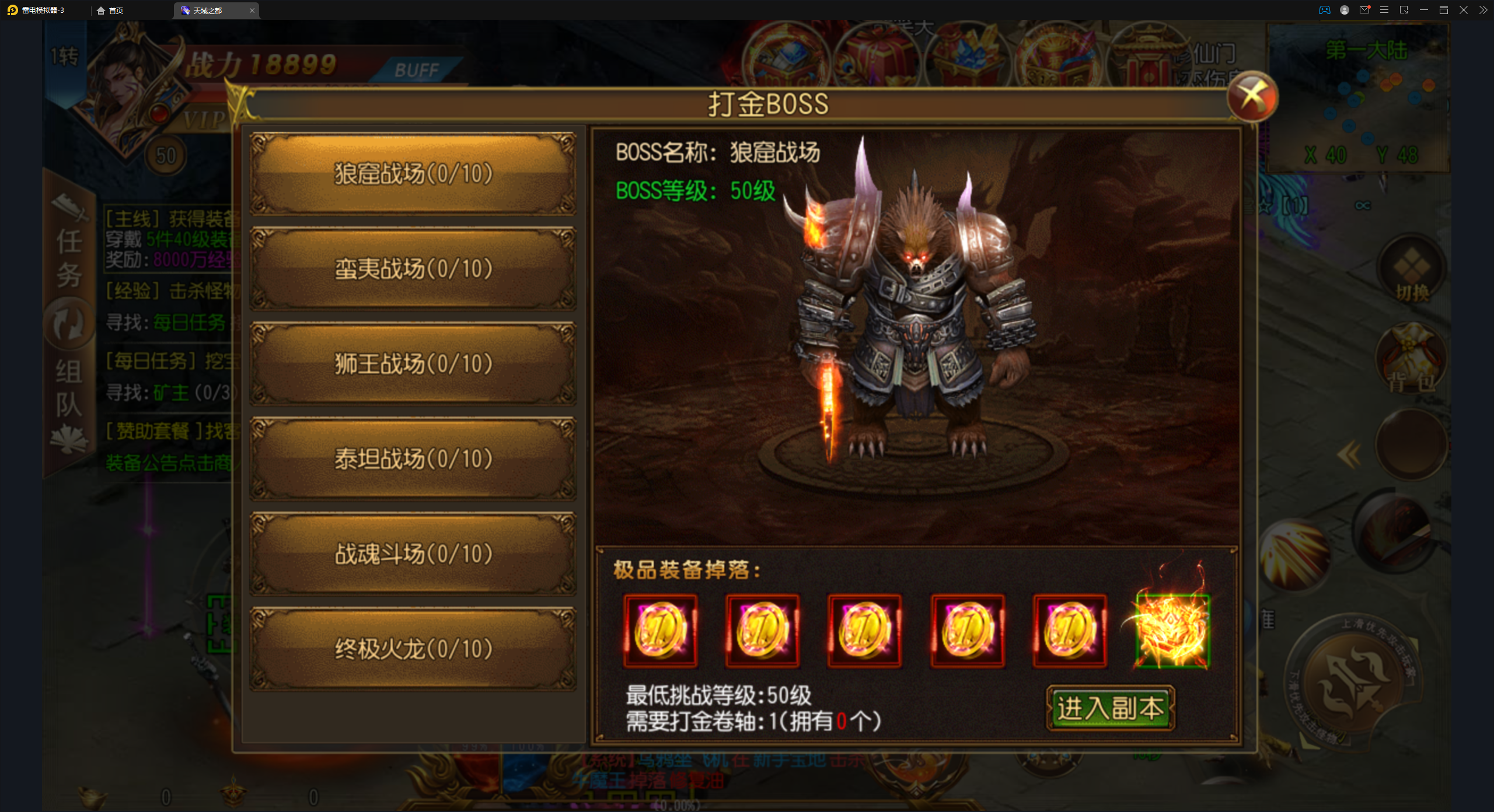This screenshot has height=812, width=1494.
Task: Select 狼窟战场 boss entry
Action: tap(413, 174)
